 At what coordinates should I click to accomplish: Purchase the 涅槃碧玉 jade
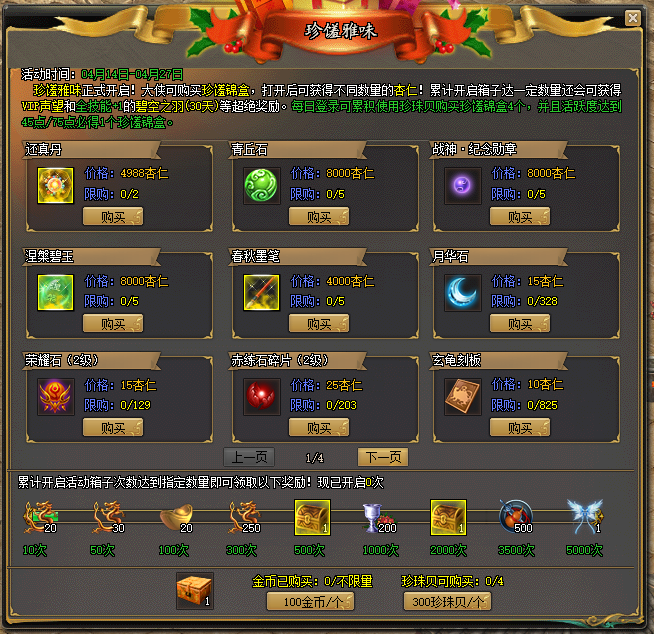(112, 323)
